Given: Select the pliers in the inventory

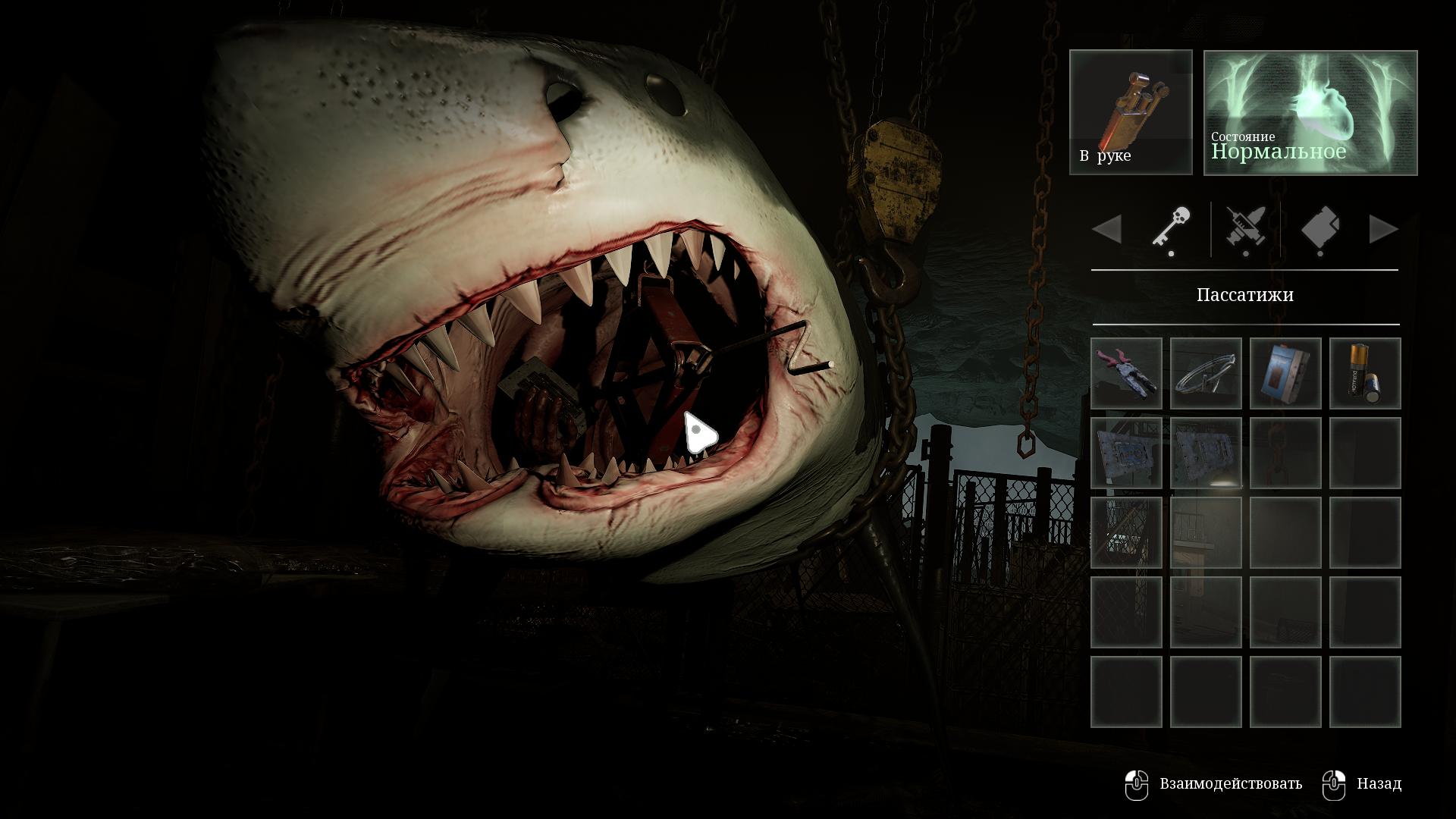Looking at the screenshot, I should point(1126,373).
